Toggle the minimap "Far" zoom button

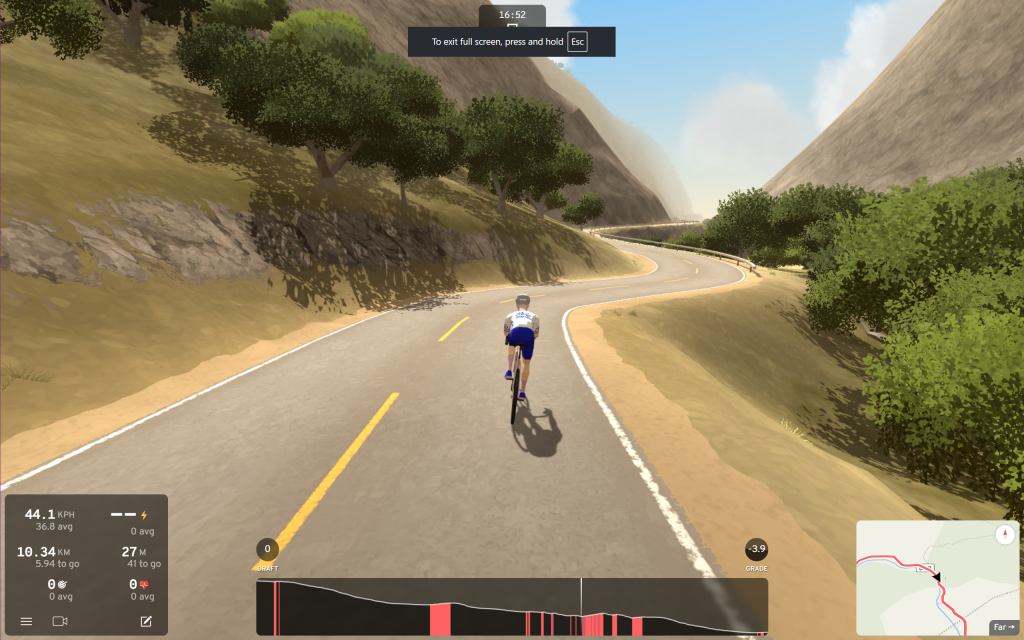tap(1003, 627)
